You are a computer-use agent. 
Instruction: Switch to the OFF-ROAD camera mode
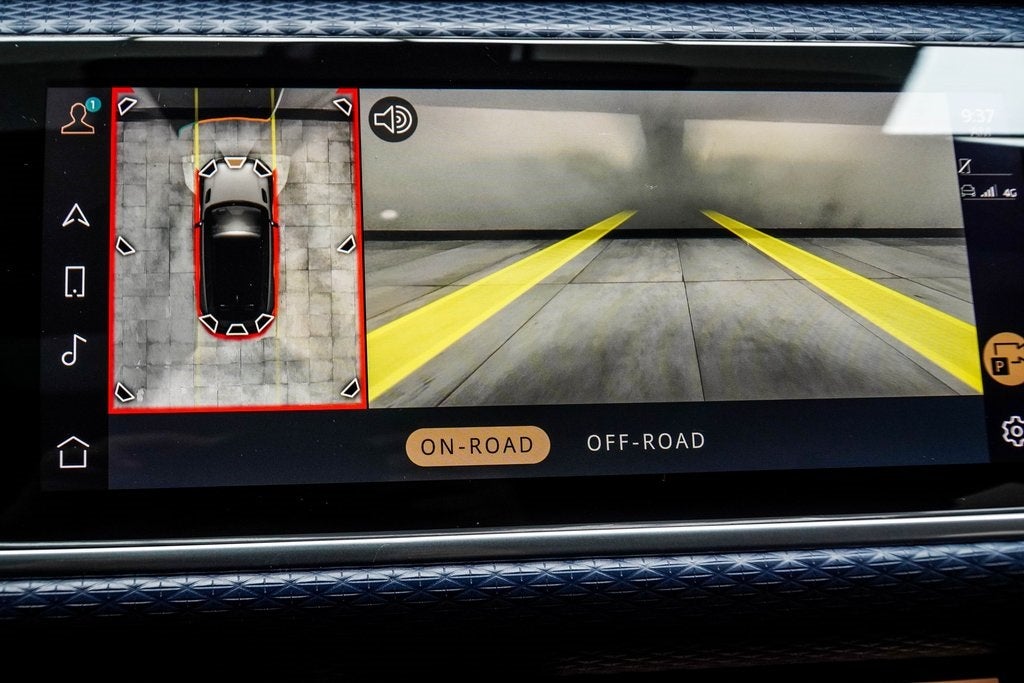[645, 441]
